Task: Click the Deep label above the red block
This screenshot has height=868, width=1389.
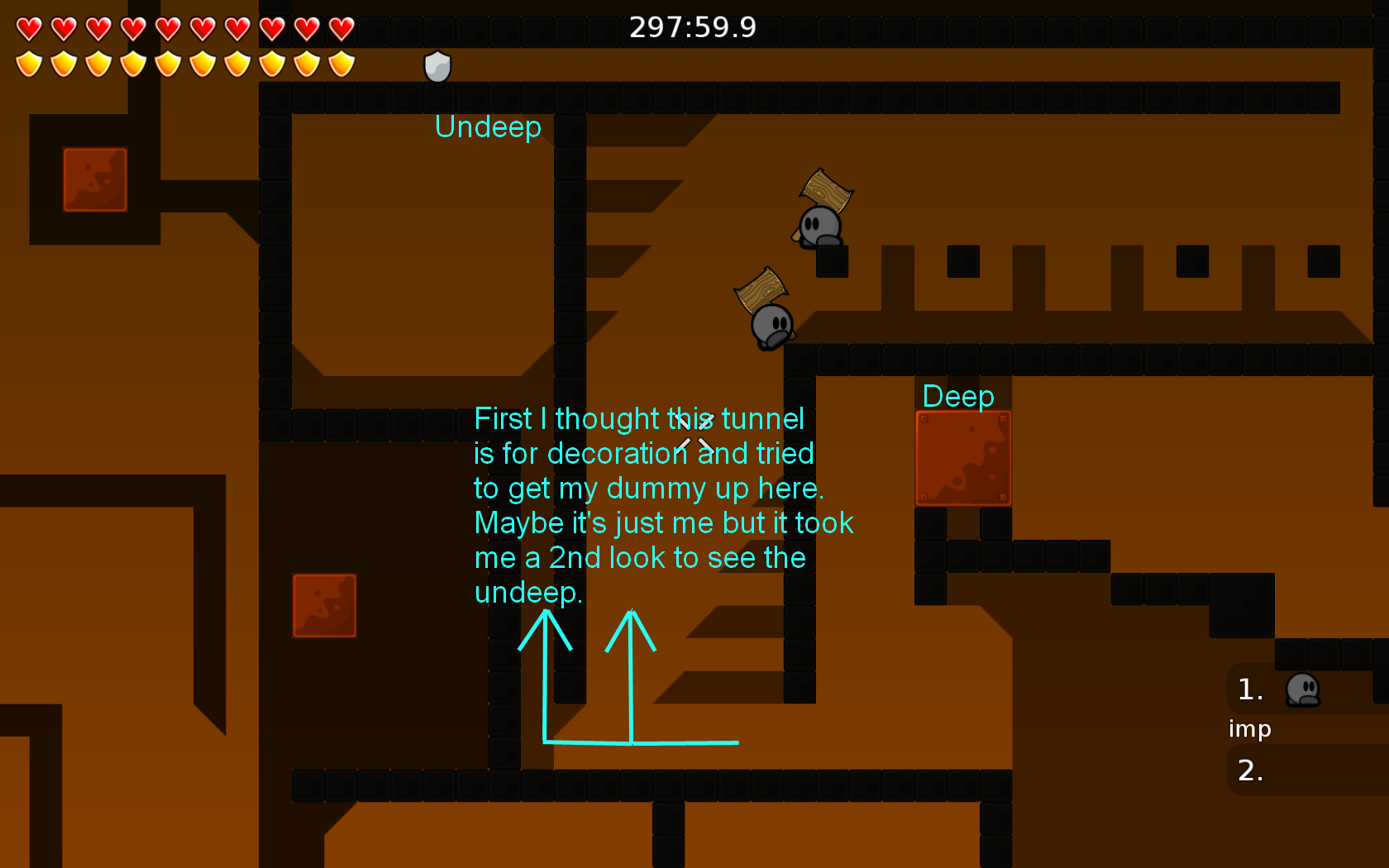Action: click(x=957, y=397)
